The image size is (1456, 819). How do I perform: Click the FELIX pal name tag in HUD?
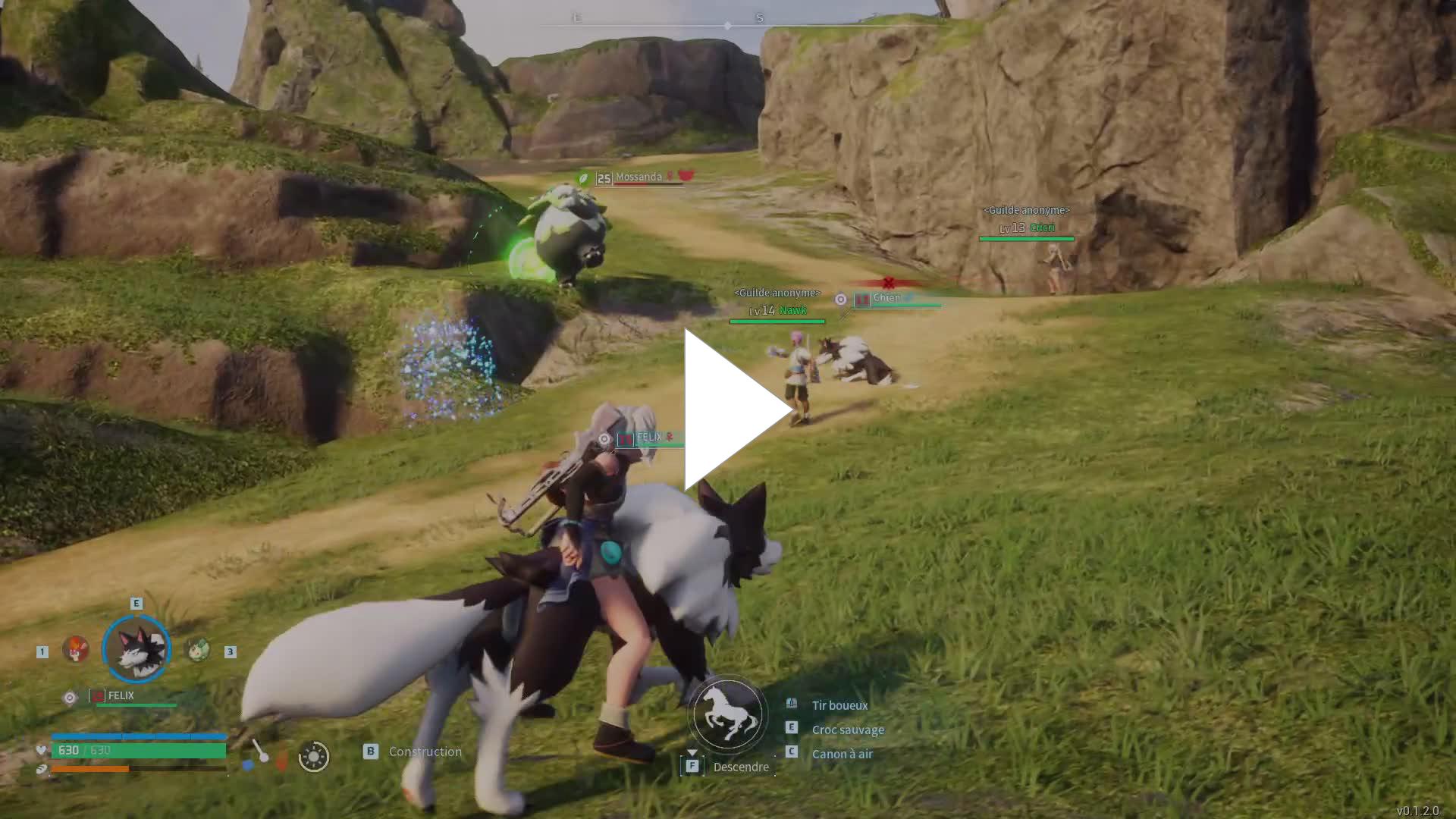[121, 695]
